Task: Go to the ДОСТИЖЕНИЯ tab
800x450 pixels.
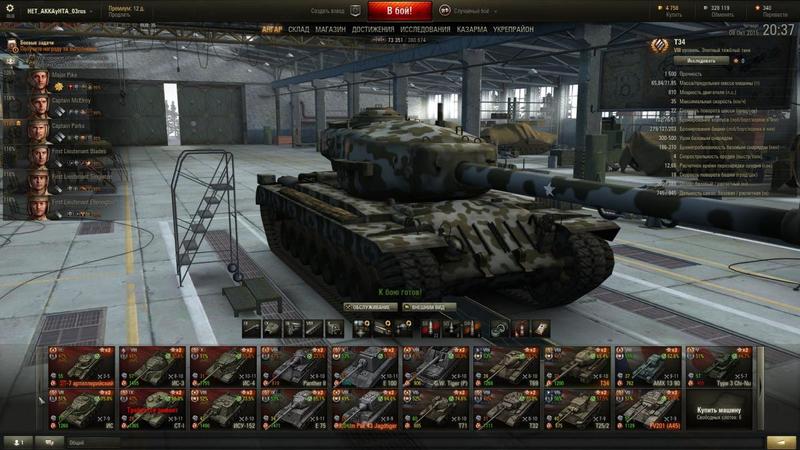Action: point(372,30)
